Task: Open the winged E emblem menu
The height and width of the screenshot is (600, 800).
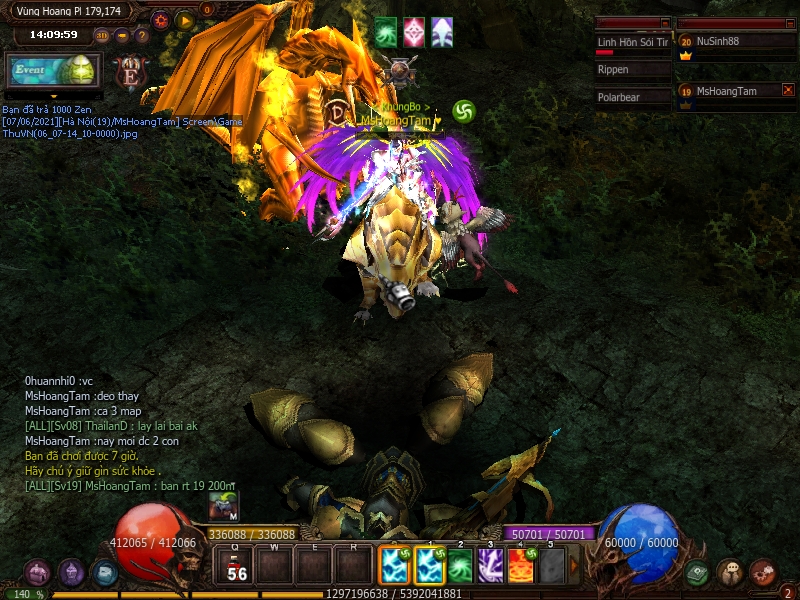Action: tap(128, 72)
